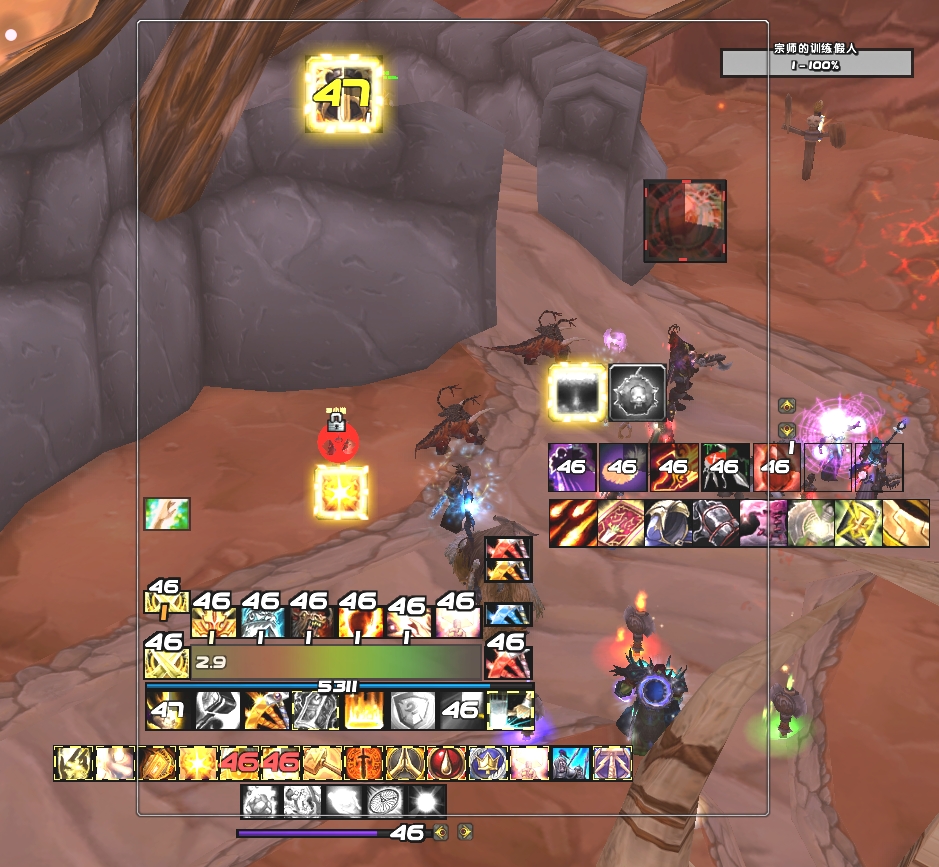Viewport: 939px width, 867px height.
Task: Click the large glowing icon showing 47
Action: 344,94
